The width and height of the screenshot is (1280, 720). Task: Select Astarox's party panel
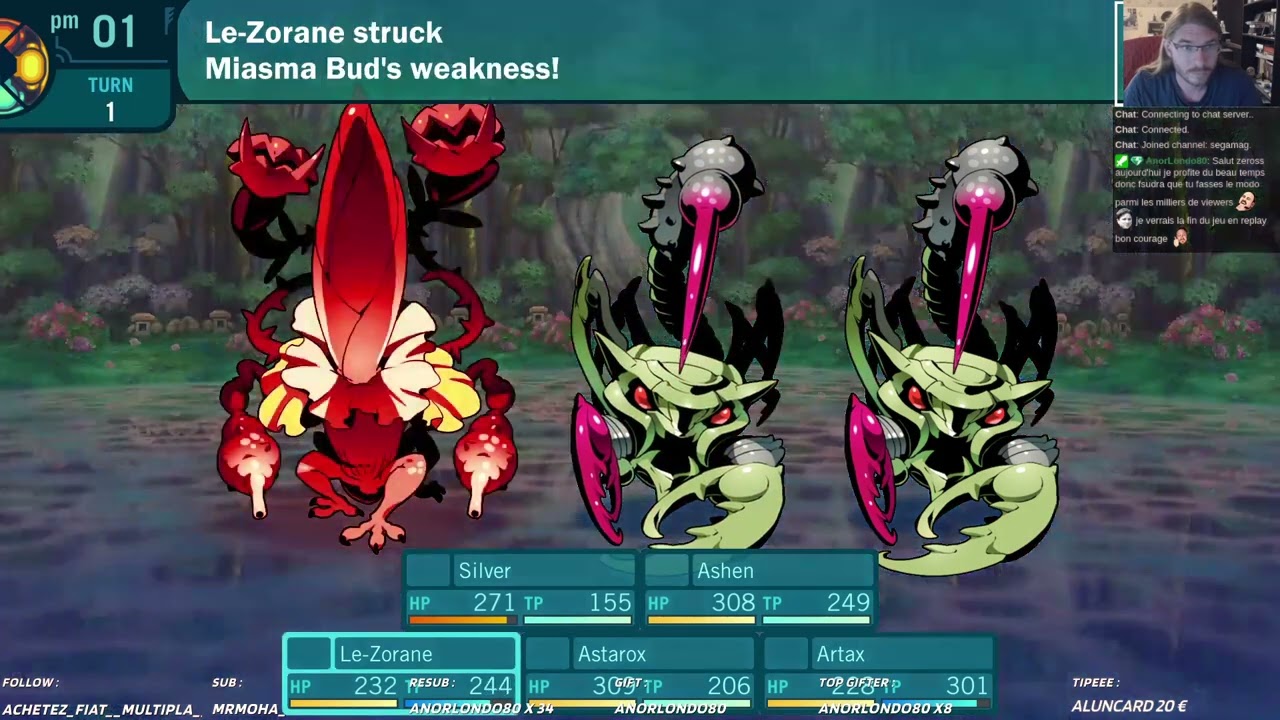click(x=640, y=672)
